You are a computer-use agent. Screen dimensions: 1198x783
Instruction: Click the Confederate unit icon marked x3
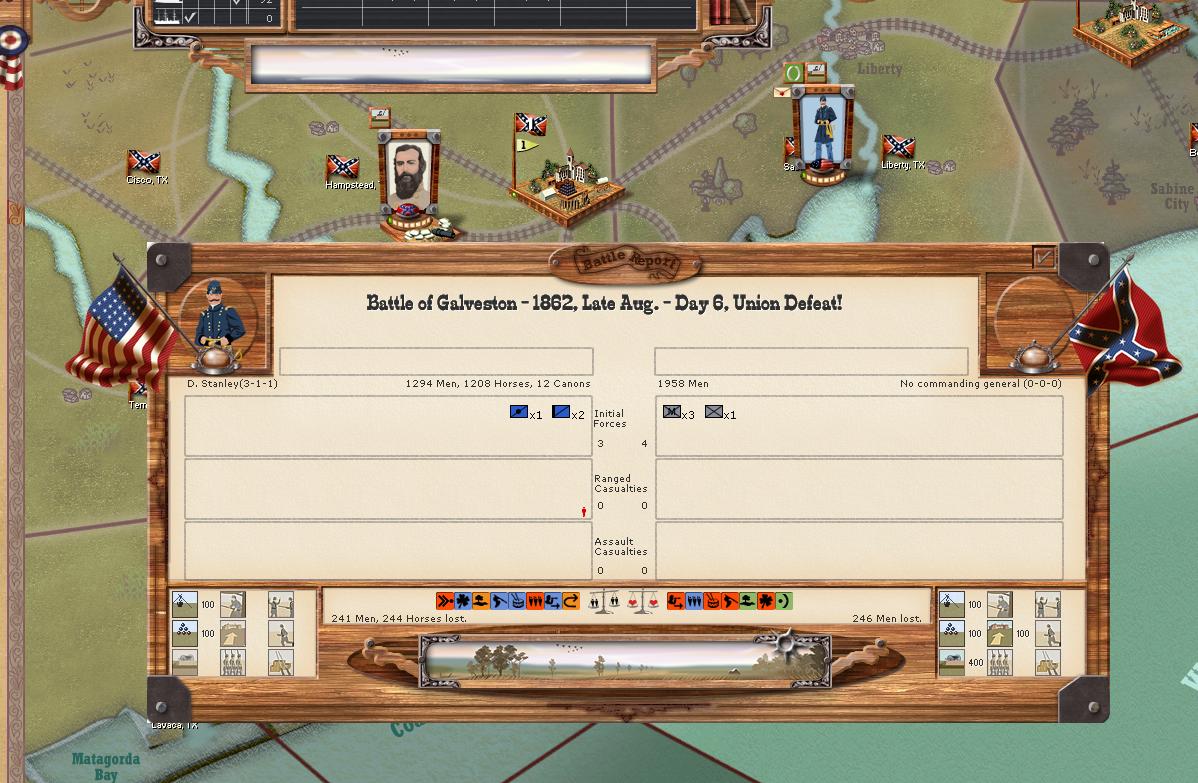pos(672,412)
